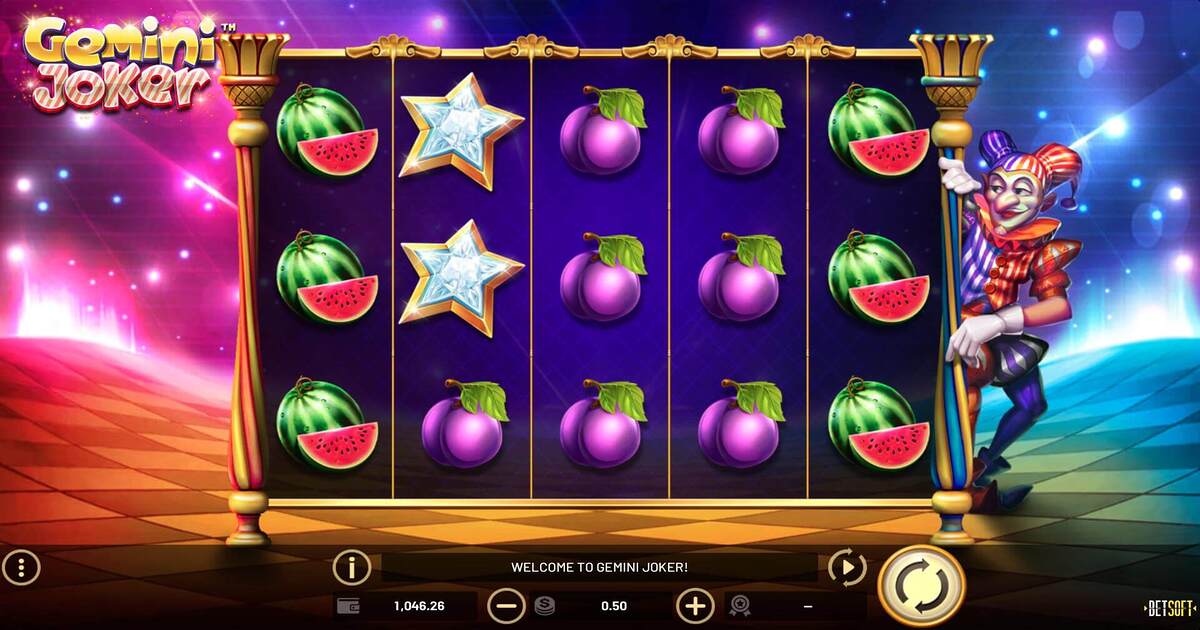
Task: Decrease the bet with the minus button
Action: [x=506, y=605]
